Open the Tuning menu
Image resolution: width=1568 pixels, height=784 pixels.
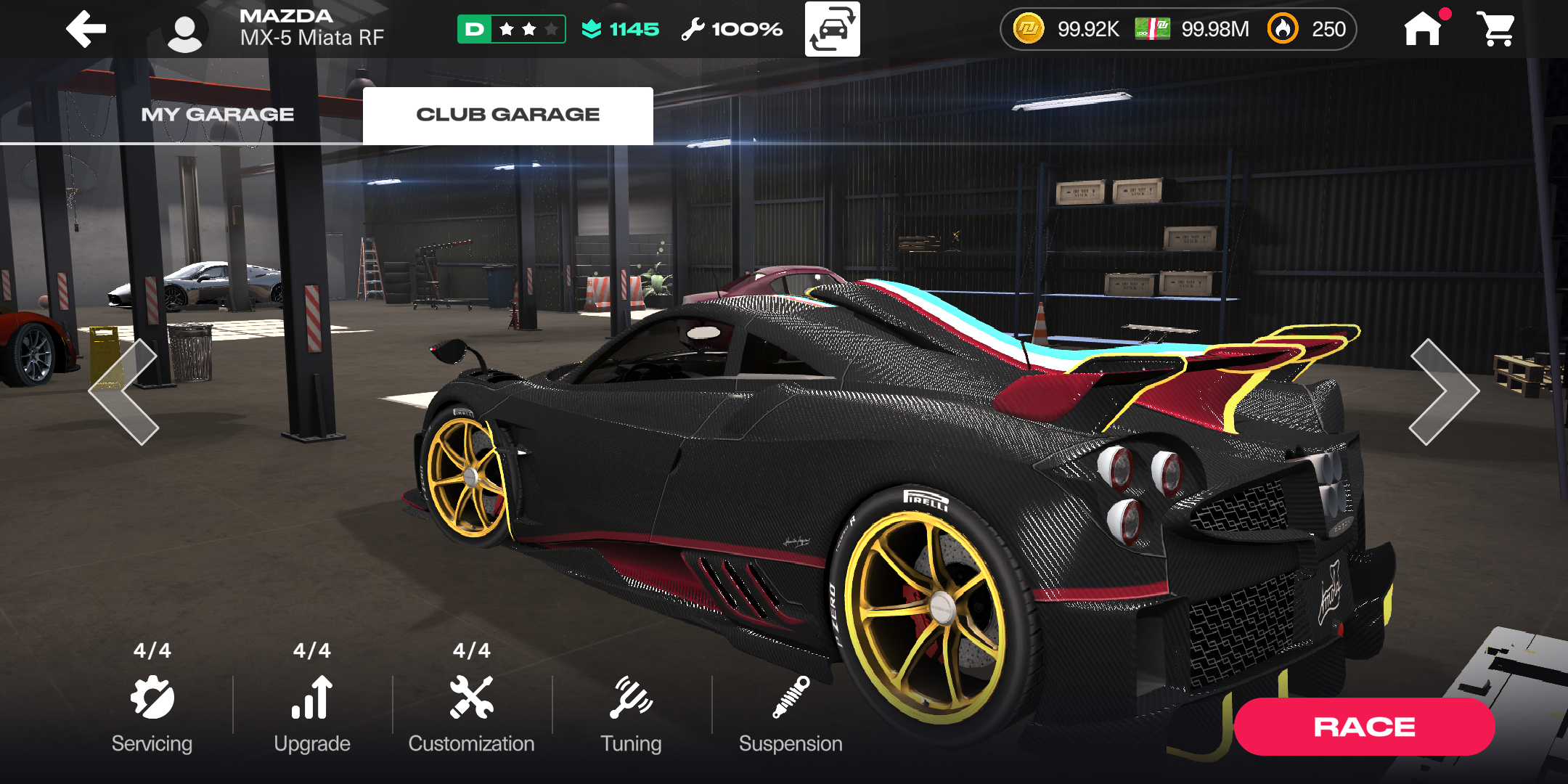pyautogui.click(x=631, y=711)
